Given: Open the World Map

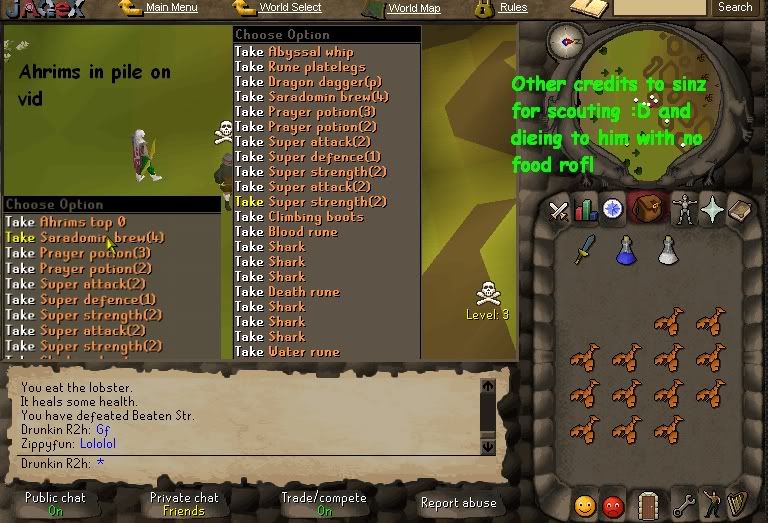Looking at the screenshot, I should click(414, 8).
